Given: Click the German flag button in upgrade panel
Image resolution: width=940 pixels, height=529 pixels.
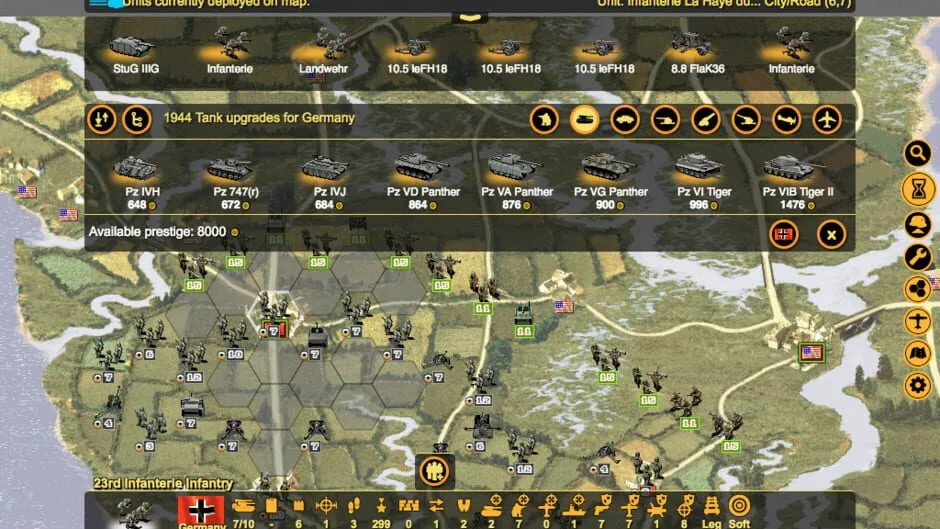Looking at the screenshot, I should click(784, 234).
